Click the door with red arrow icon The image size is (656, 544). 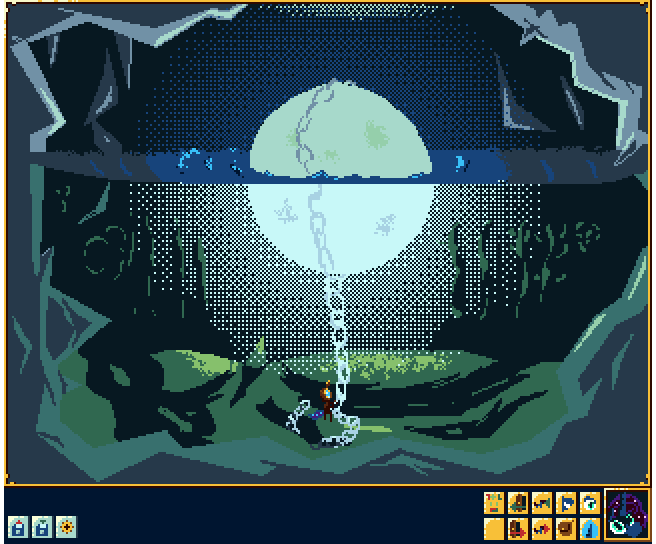(518, 527)
